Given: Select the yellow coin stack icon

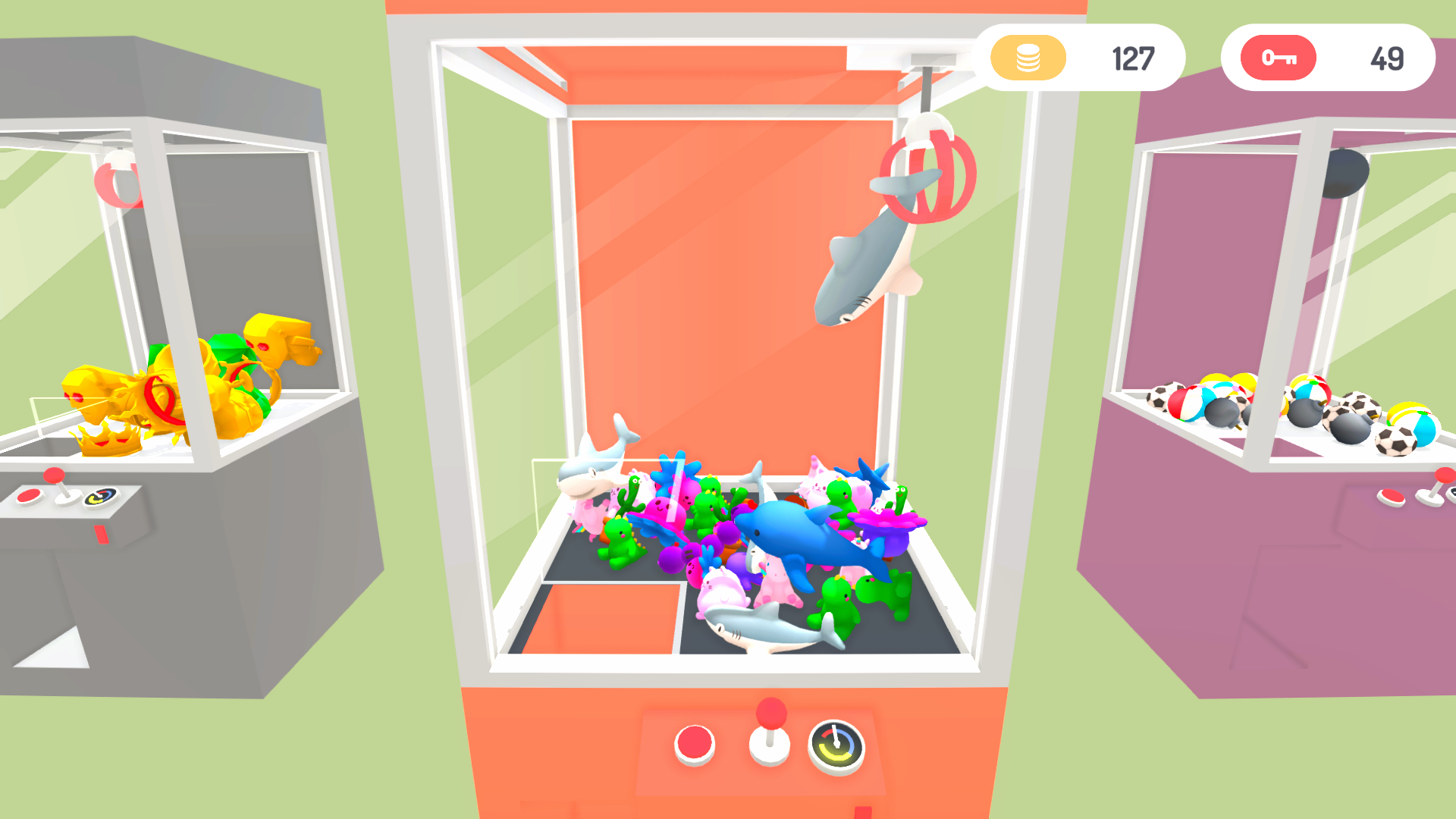Looking at the screenshot, I should [x=1028, y=58].
